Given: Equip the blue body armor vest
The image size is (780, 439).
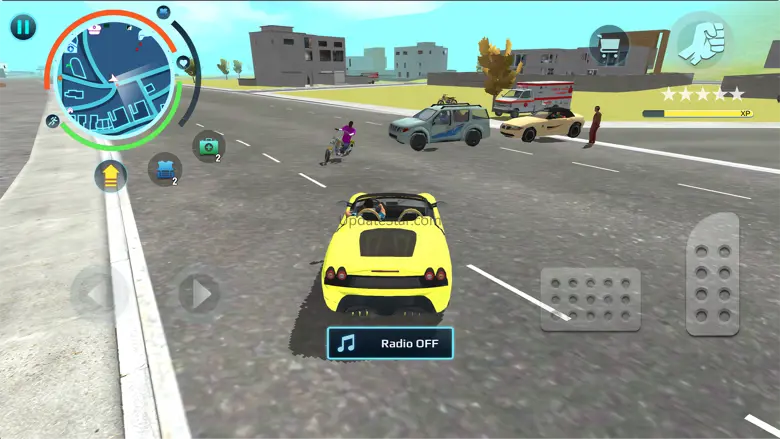Looking at the screenshot, I should coord(164,169).
